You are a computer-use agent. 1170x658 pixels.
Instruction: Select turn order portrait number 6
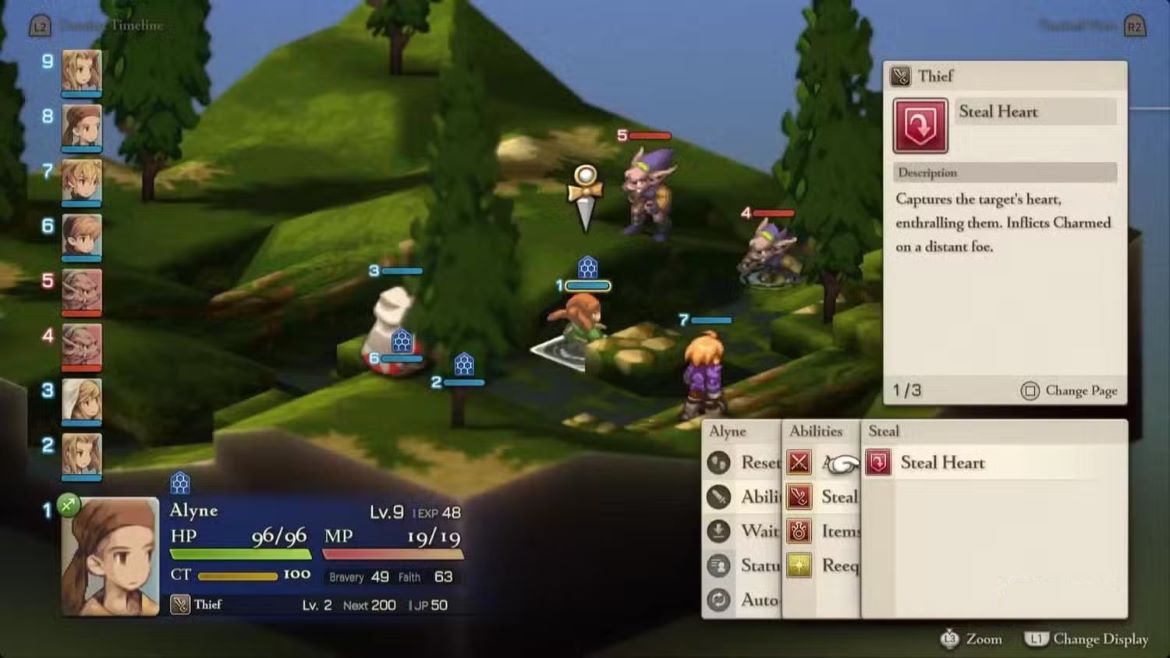tap(82, 235)
